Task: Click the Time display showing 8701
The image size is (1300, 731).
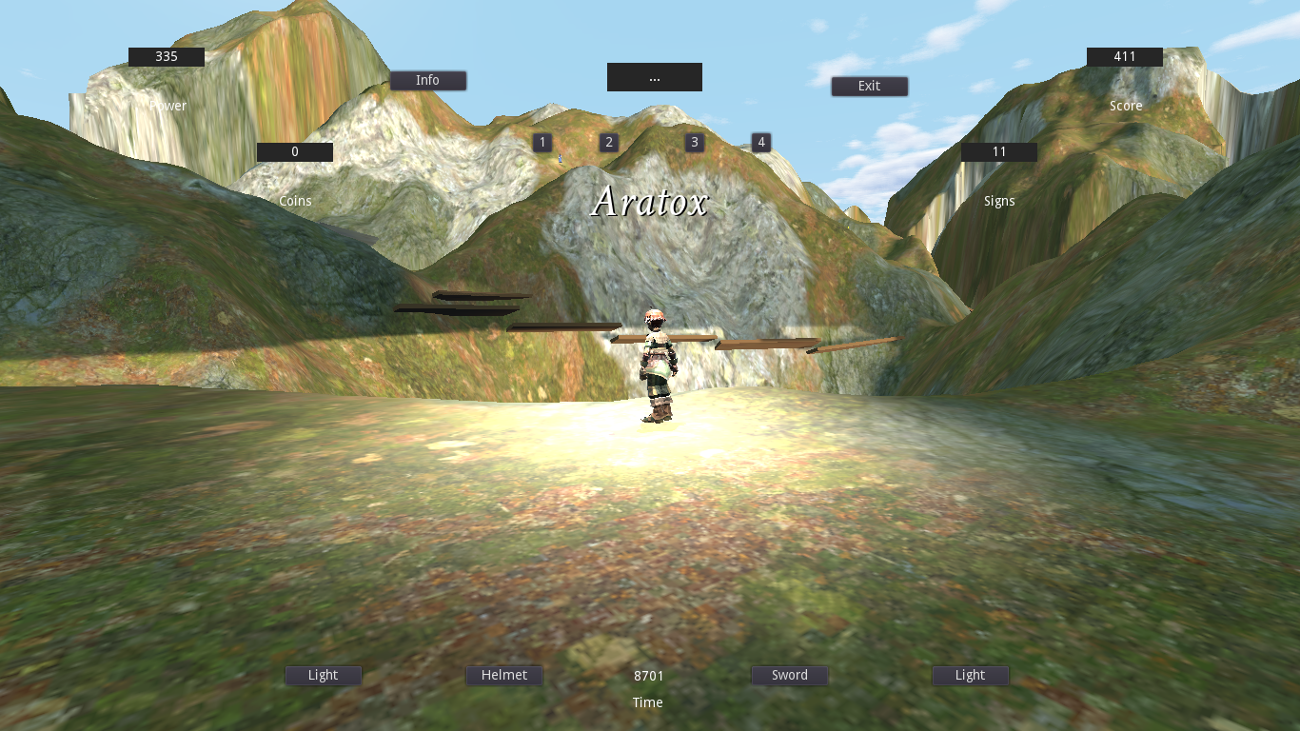Action: tap(648, 675)
